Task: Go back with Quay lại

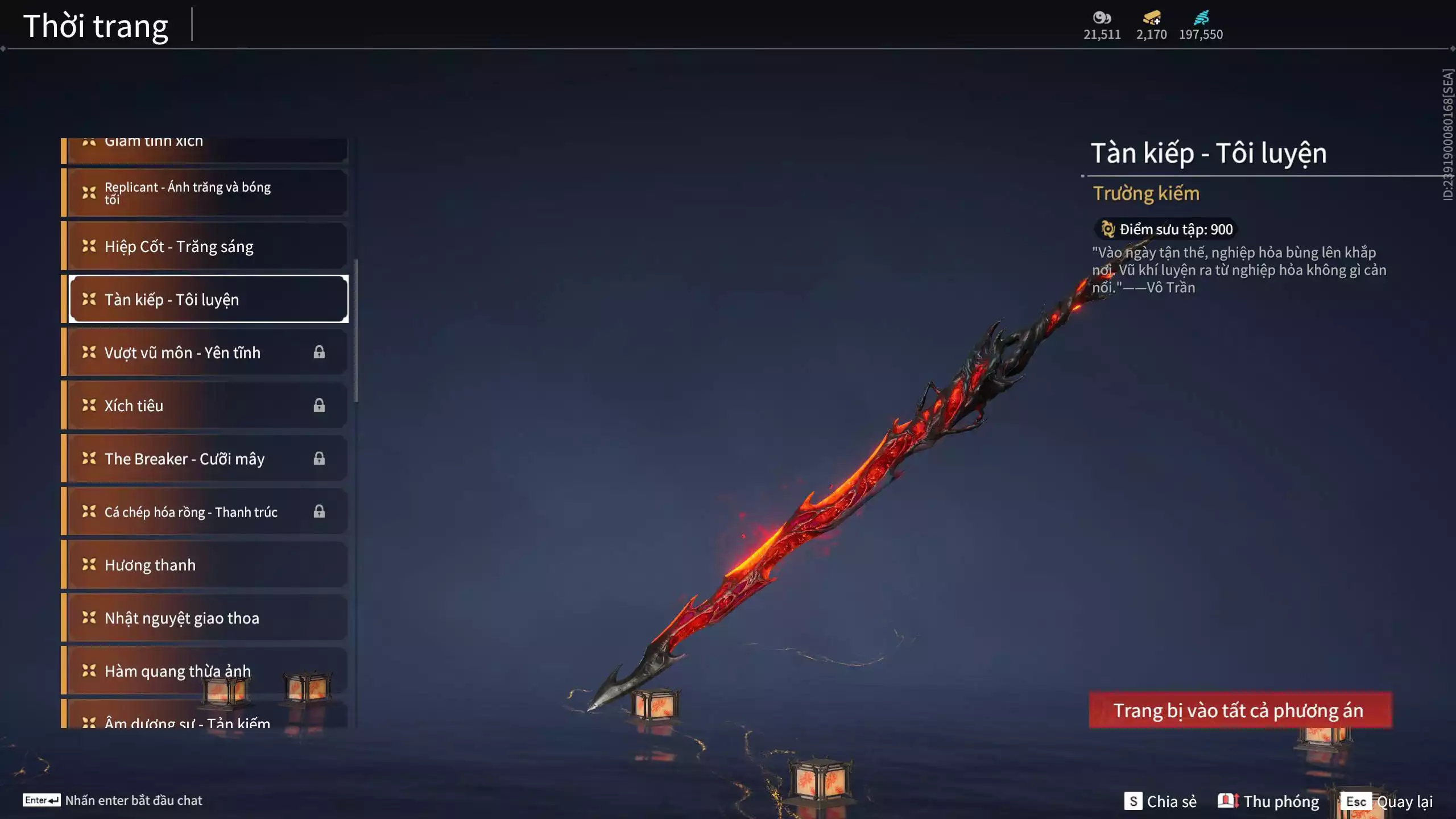Action: click(x=1389, y=801)
